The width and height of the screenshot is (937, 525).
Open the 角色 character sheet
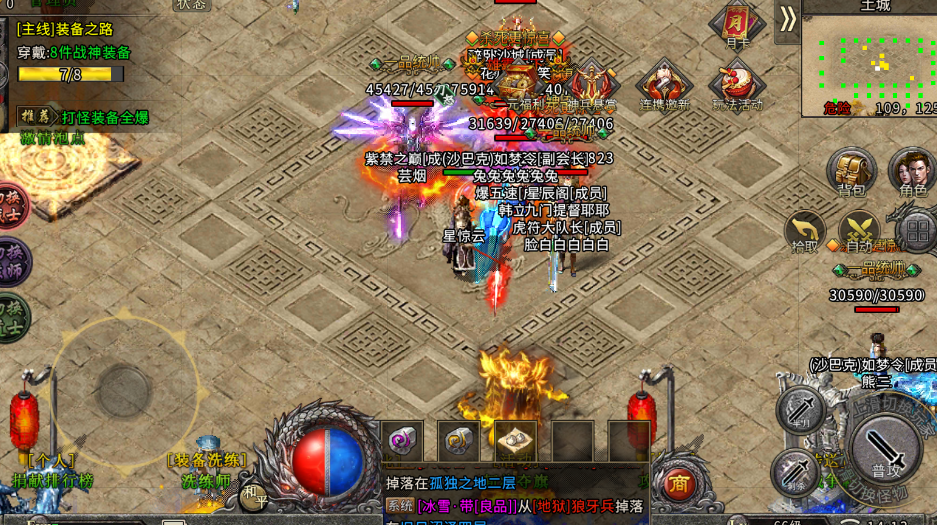point(911,172)
